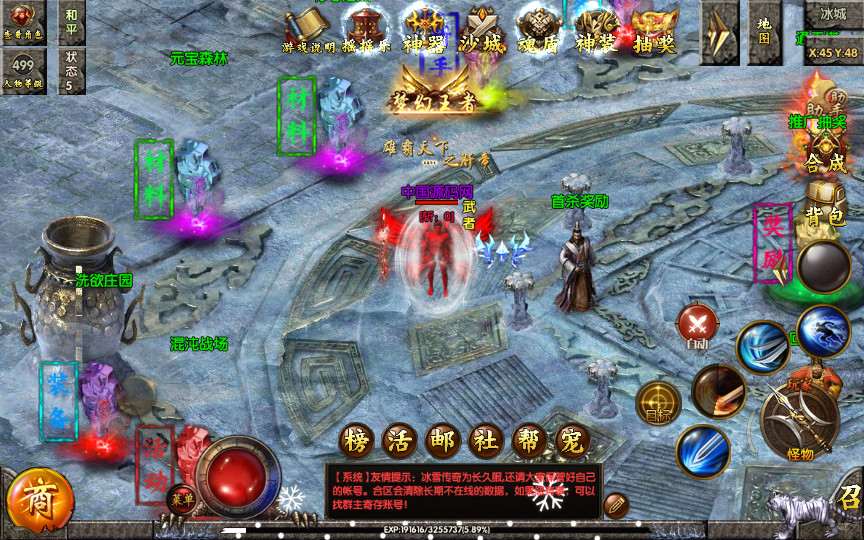Toggle the 自动 auto-battle button
This screenshot has height=540, width=864.
697,325
